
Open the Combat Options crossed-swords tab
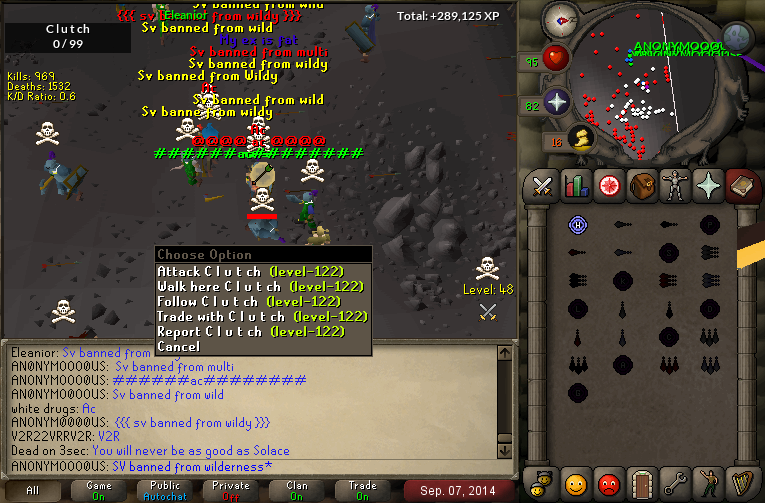tap(542, 185)
